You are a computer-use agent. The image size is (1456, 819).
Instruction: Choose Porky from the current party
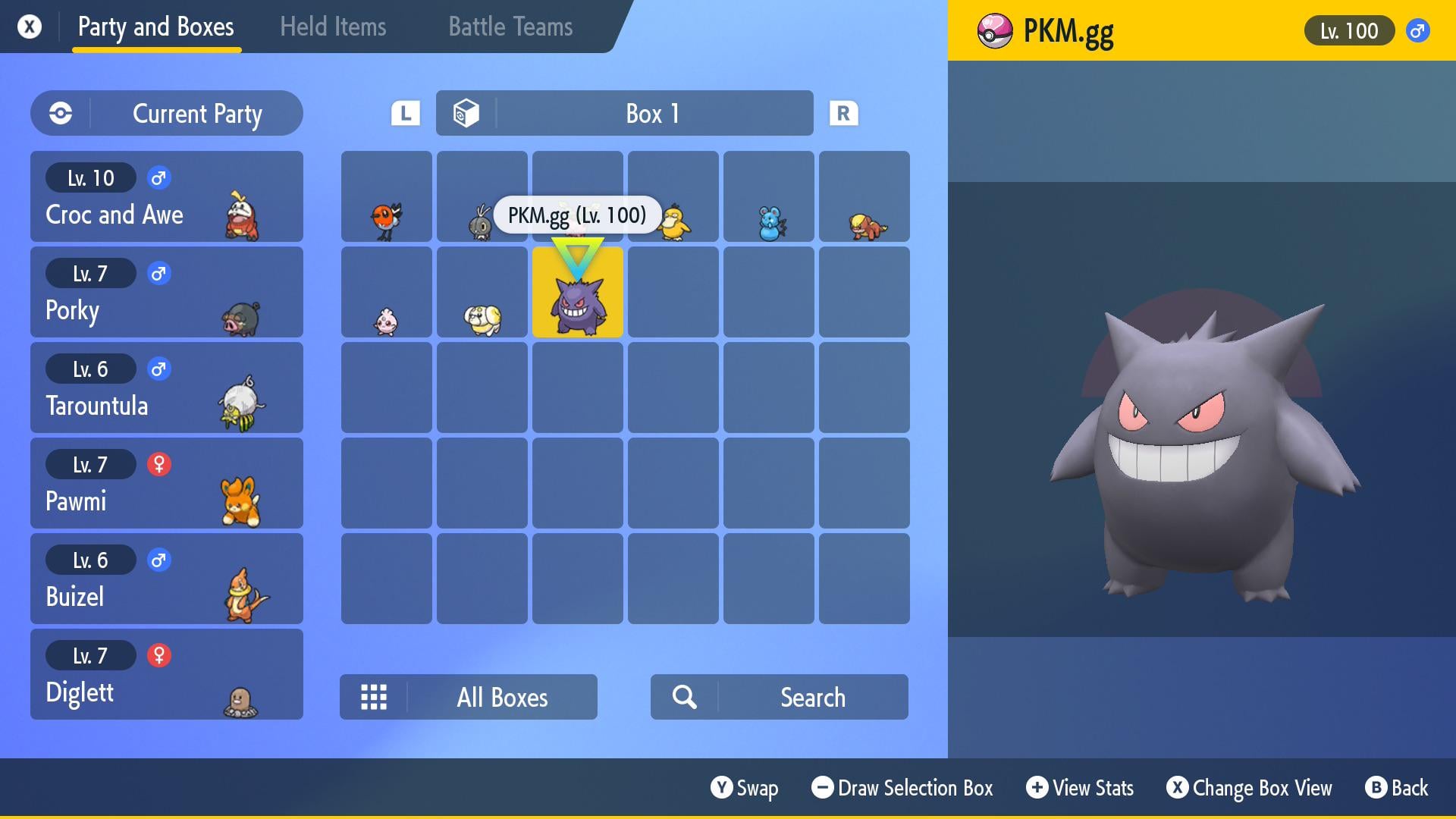[167, 292]
